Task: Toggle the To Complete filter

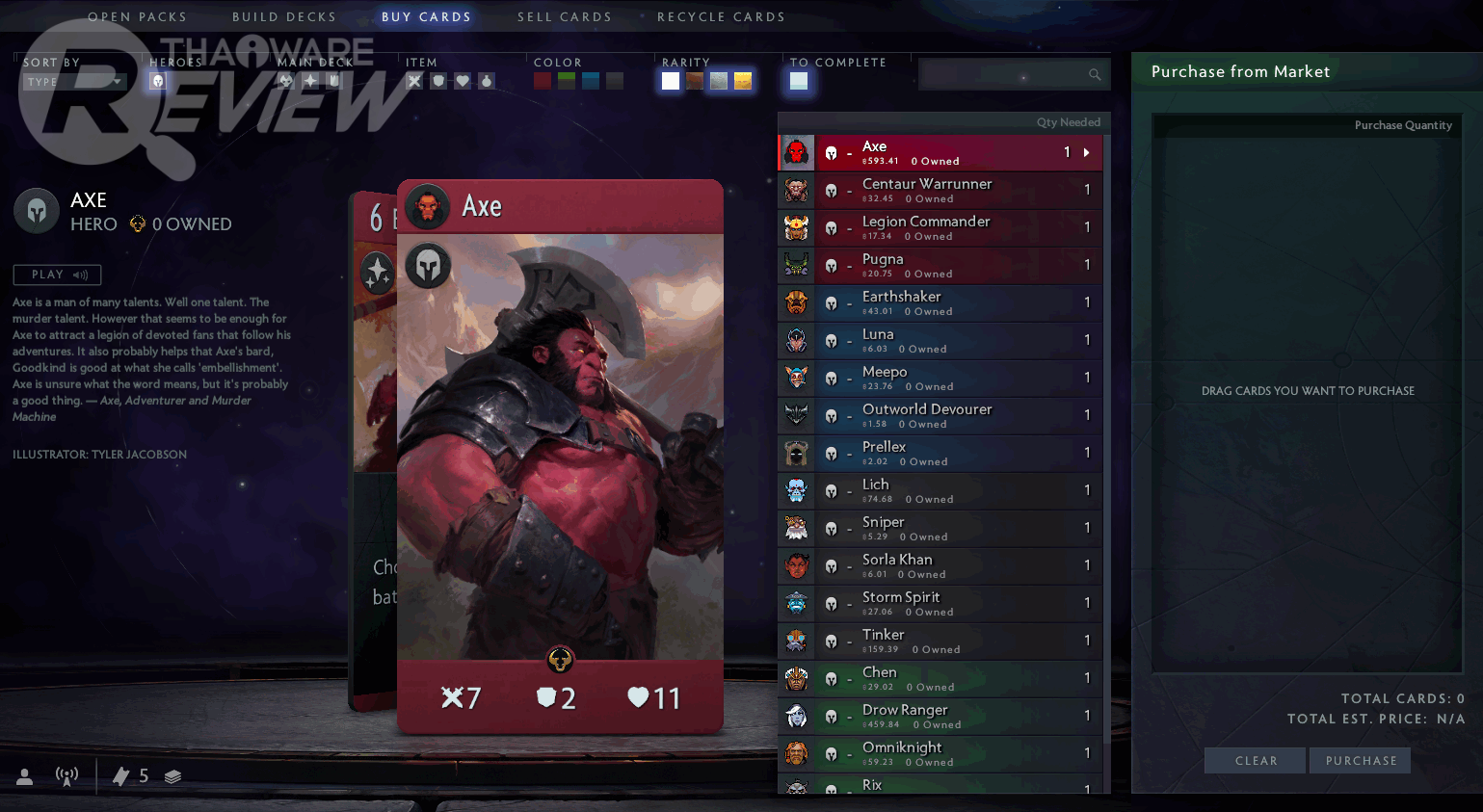Action: 799,82
